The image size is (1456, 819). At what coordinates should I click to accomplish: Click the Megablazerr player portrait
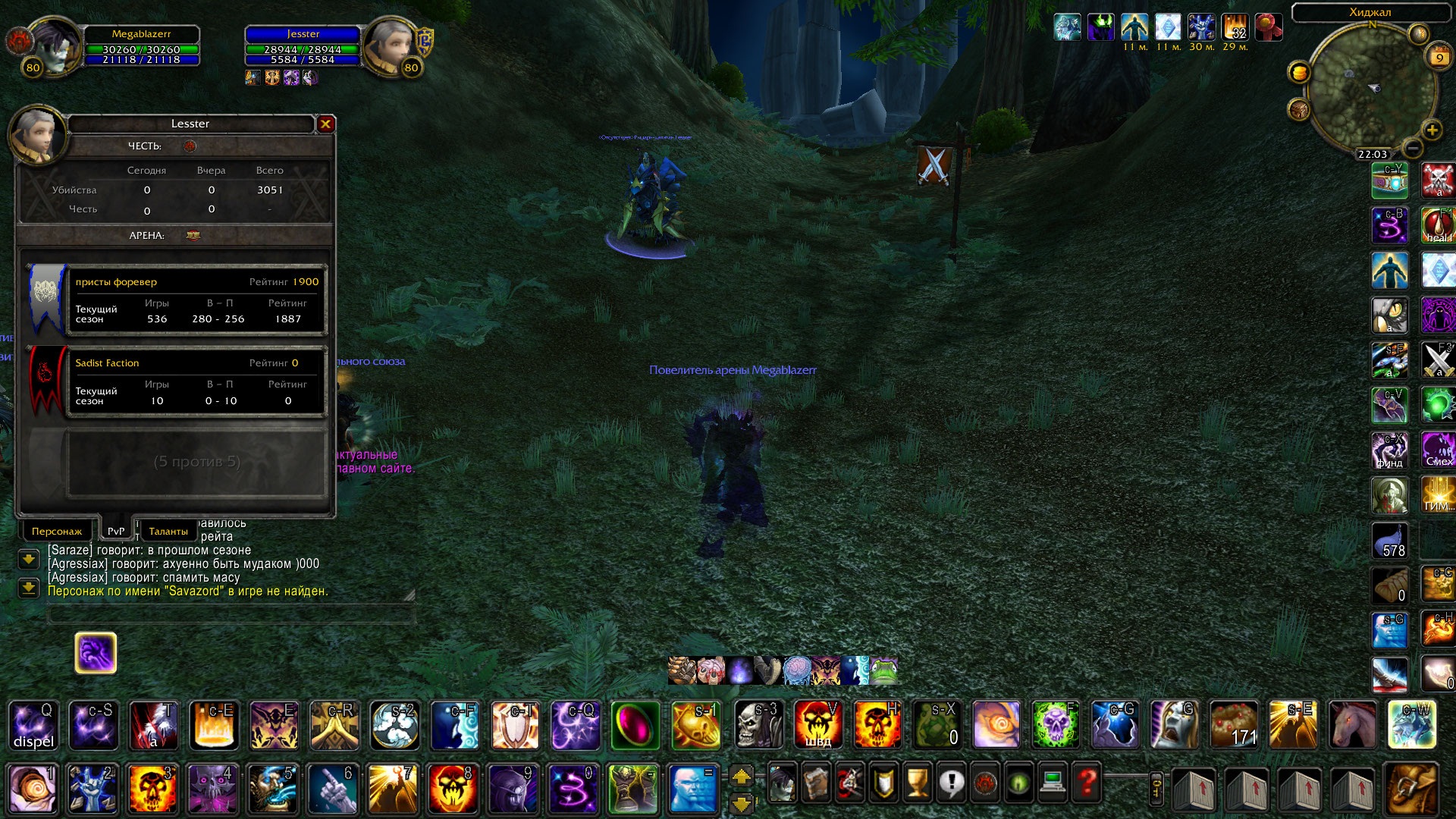[52, 45]
